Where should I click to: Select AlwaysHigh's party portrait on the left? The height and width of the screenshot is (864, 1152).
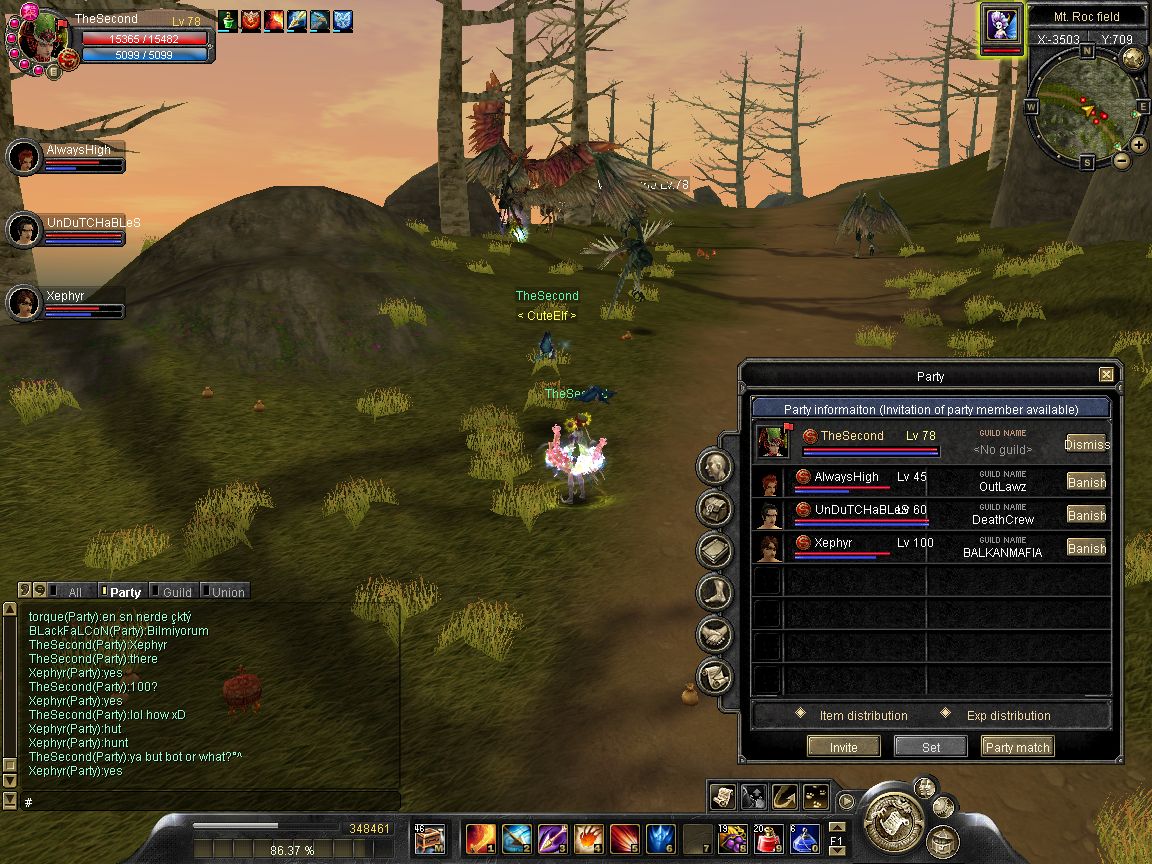click(23, 157)
